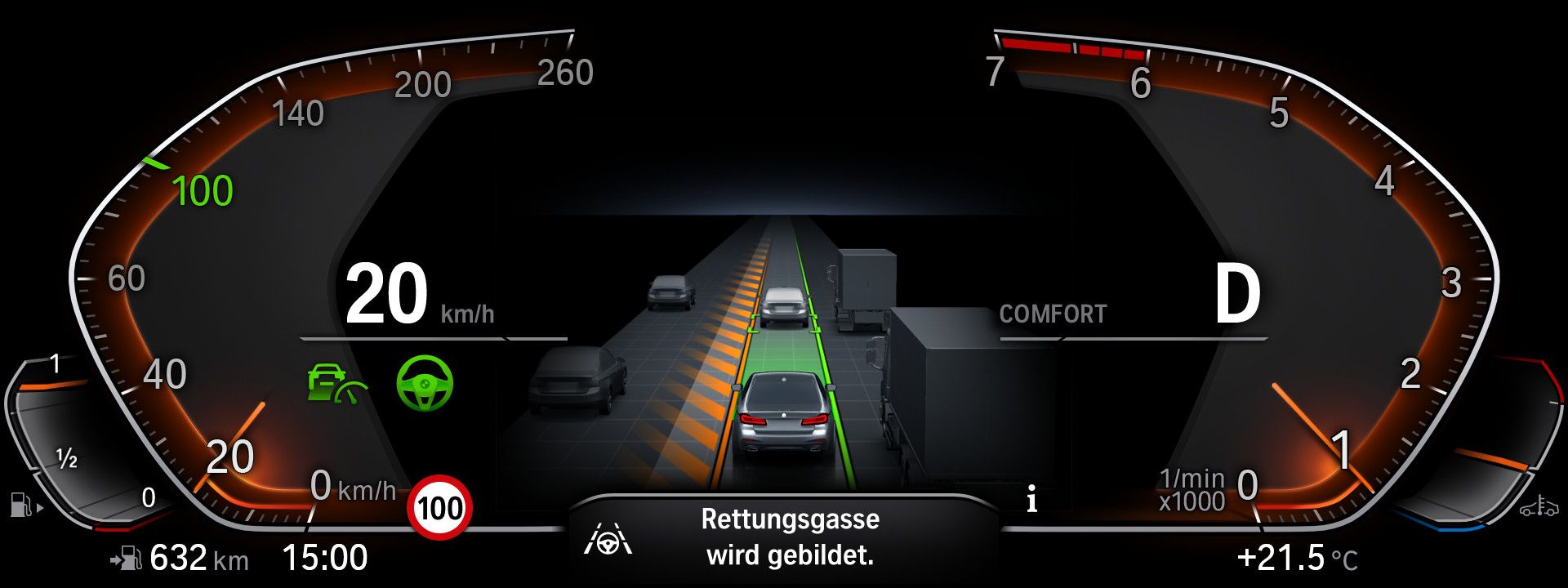1568x588 pixels.
Task: Select the 100 speed limit sign
Action: (x=439, y=508)
